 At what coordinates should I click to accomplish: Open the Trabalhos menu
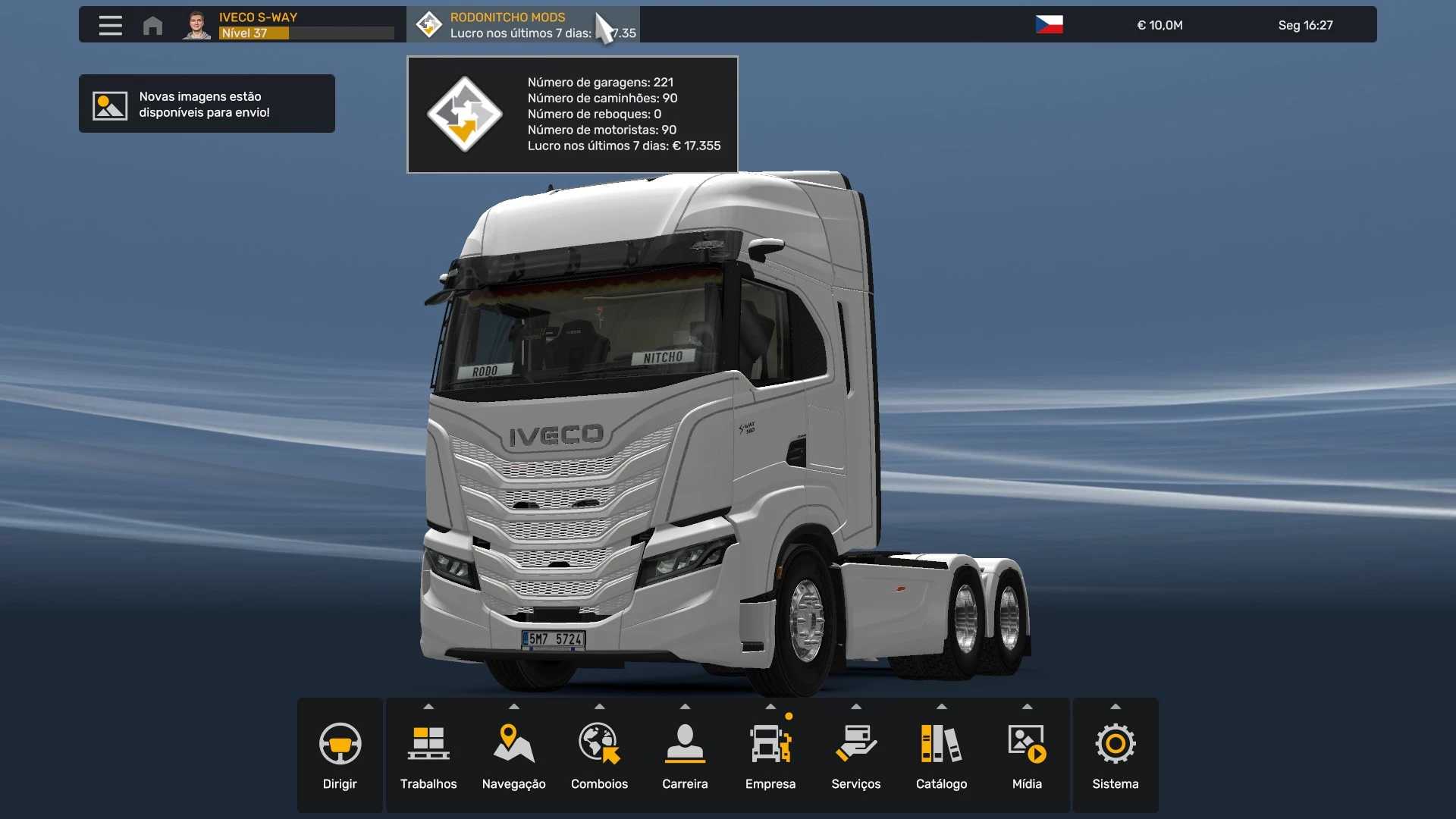[428, 755]
